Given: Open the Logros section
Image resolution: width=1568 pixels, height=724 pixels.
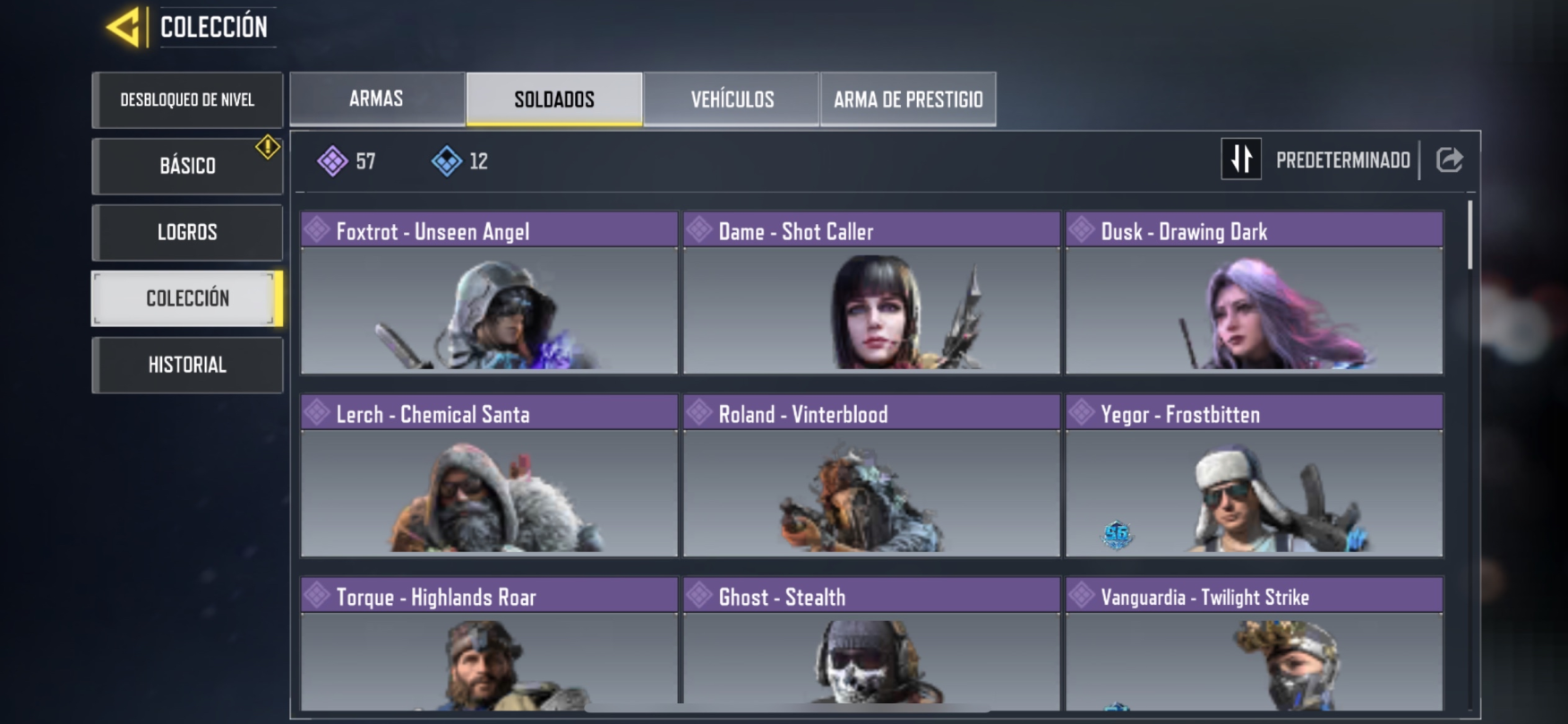Looking at the screenshot, I should [x=187, y=232].
